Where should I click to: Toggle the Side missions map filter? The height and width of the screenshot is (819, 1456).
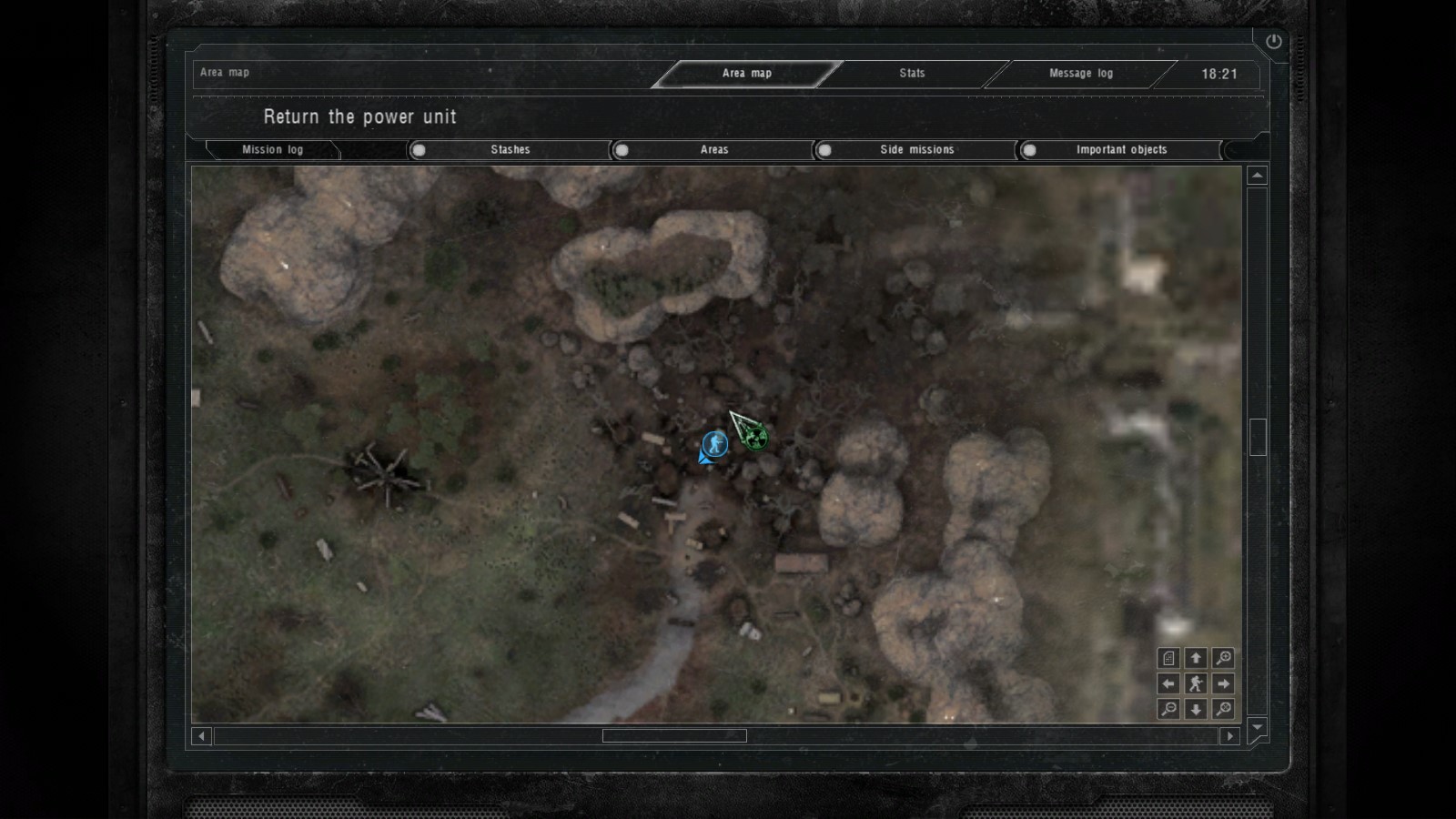(825, 150)
